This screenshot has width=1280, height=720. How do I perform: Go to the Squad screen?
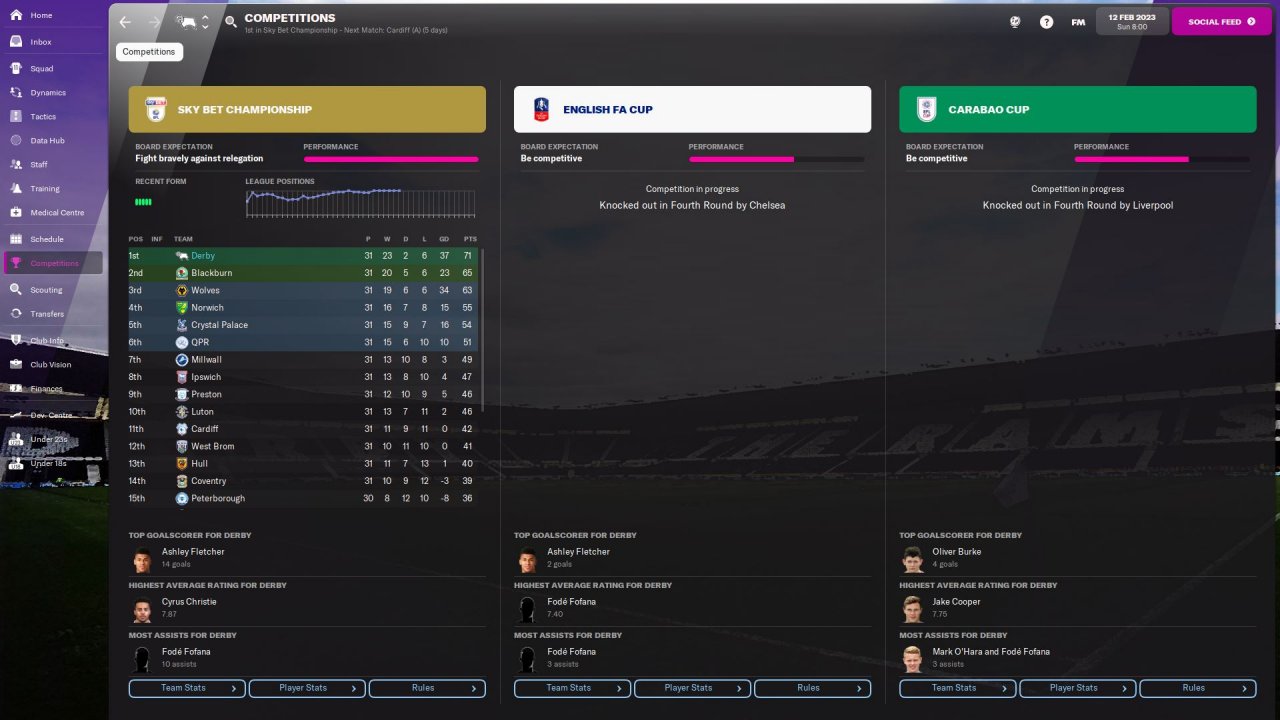tap(41, 69)
